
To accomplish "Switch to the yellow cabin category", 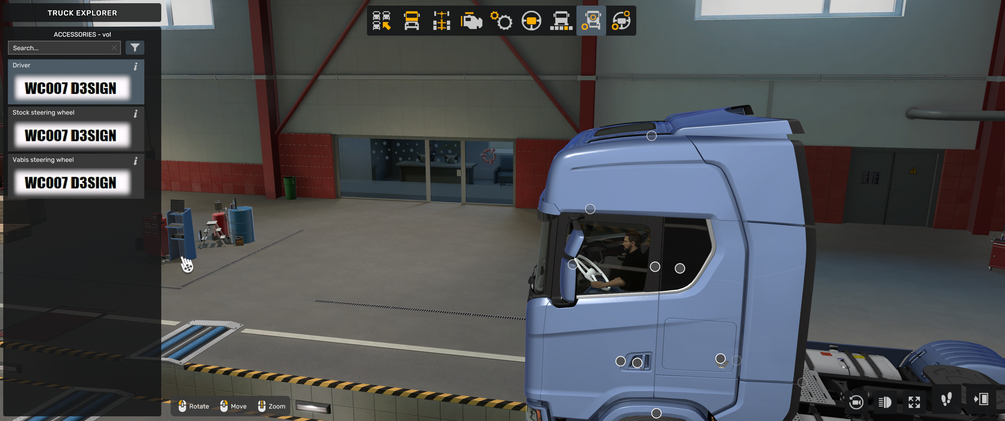I will (411, 21).
